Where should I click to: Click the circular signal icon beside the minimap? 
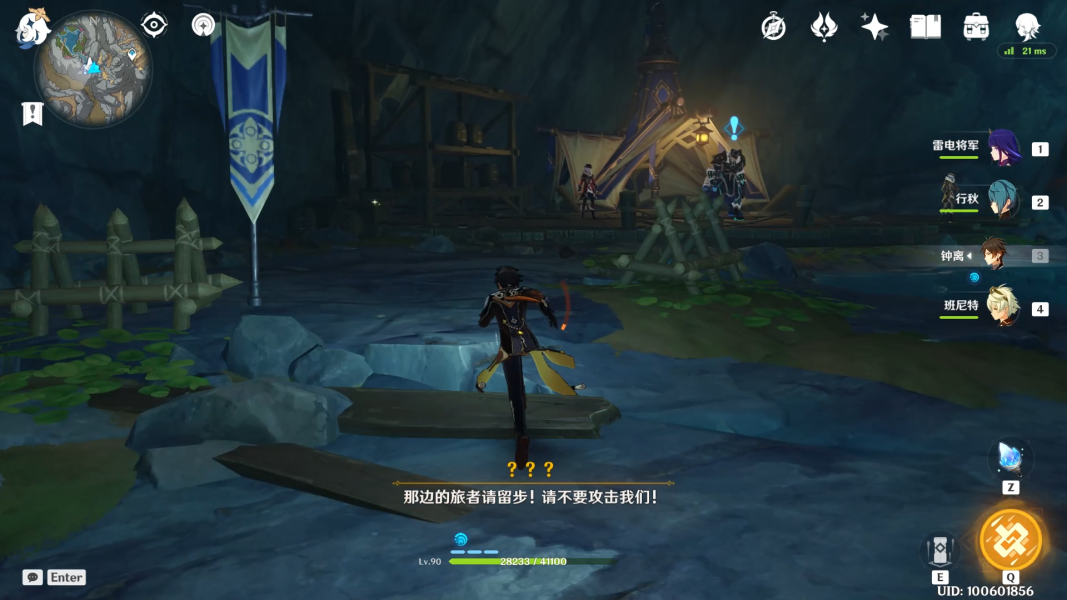(204, 25)
